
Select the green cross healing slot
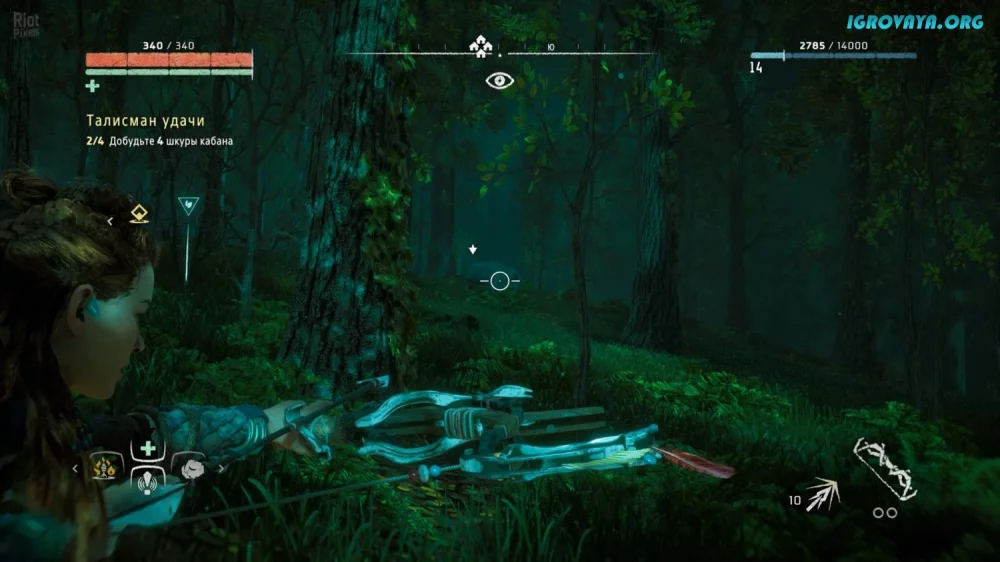tap(149, 448)
